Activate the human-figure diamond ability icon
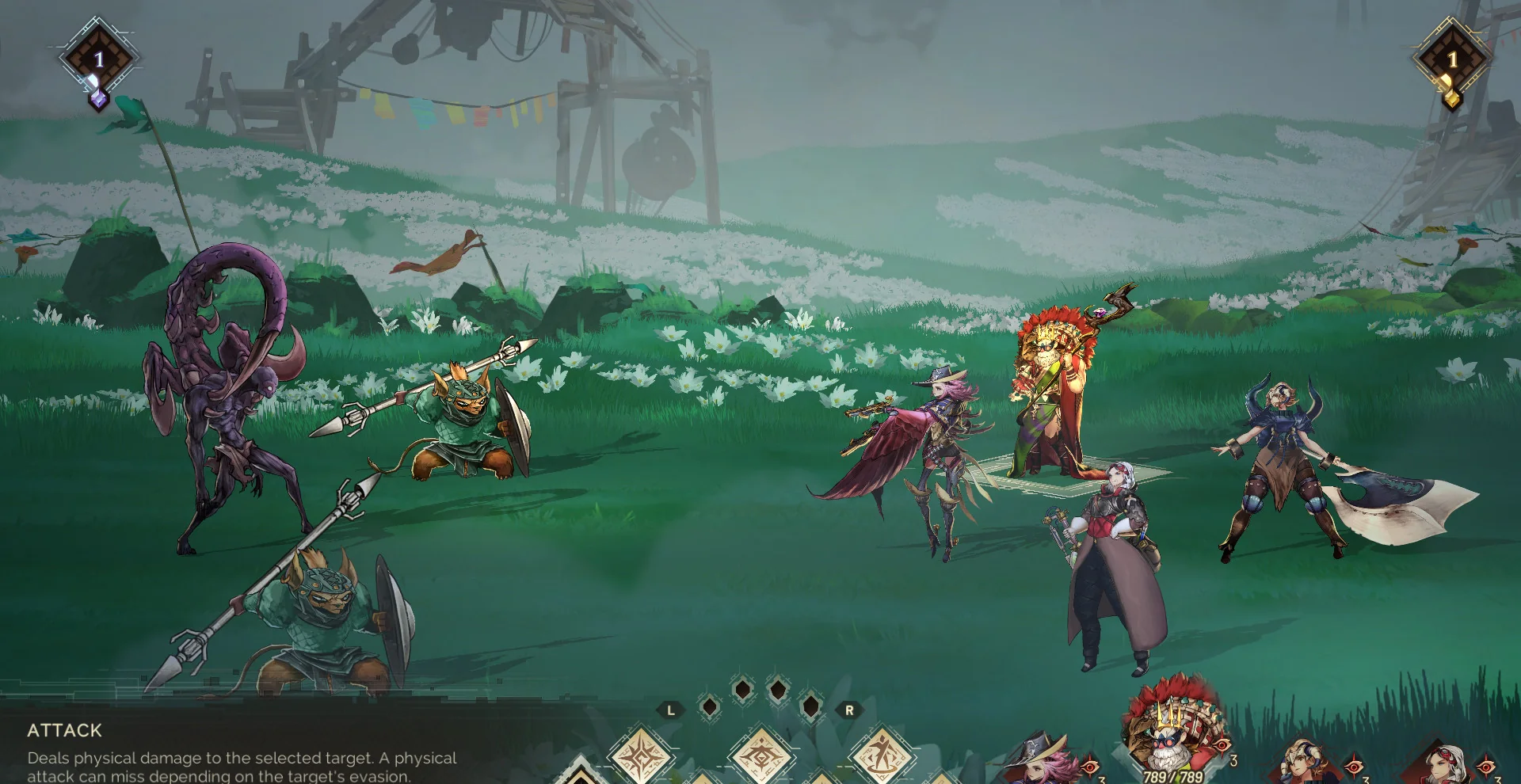 click(x=882, y=755)
